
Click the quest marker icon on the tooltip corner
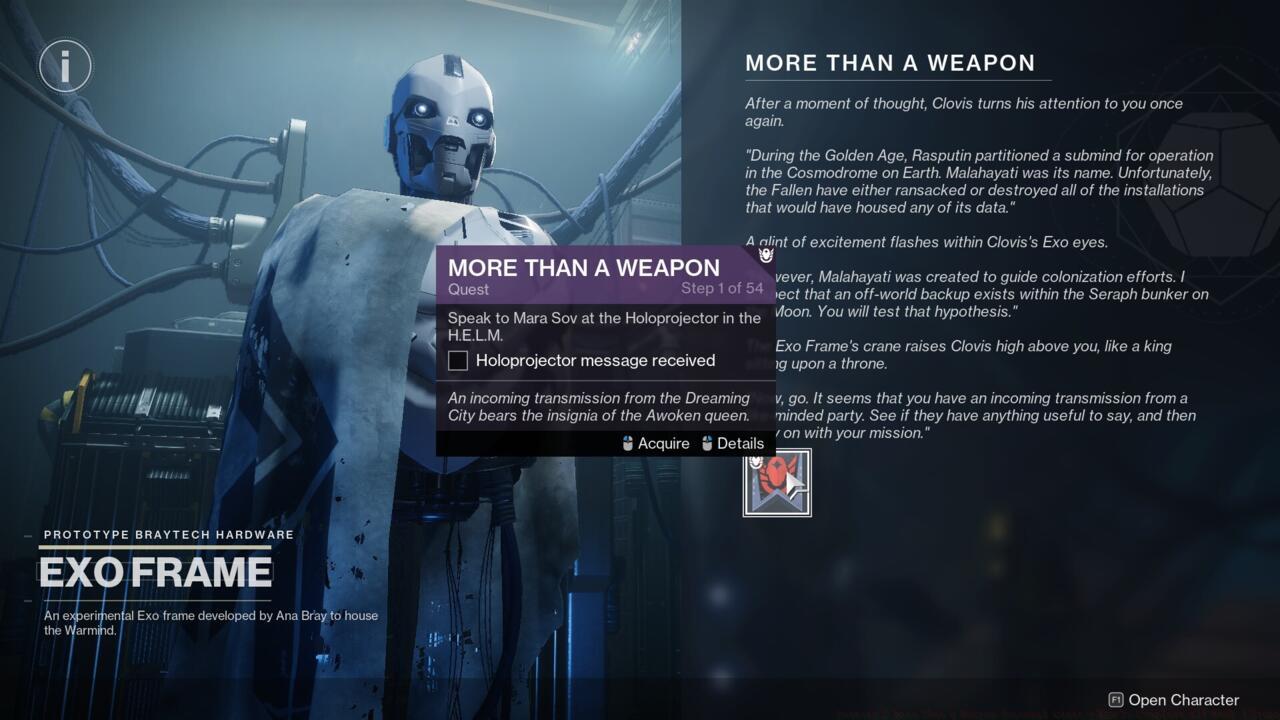click(765, 257)
